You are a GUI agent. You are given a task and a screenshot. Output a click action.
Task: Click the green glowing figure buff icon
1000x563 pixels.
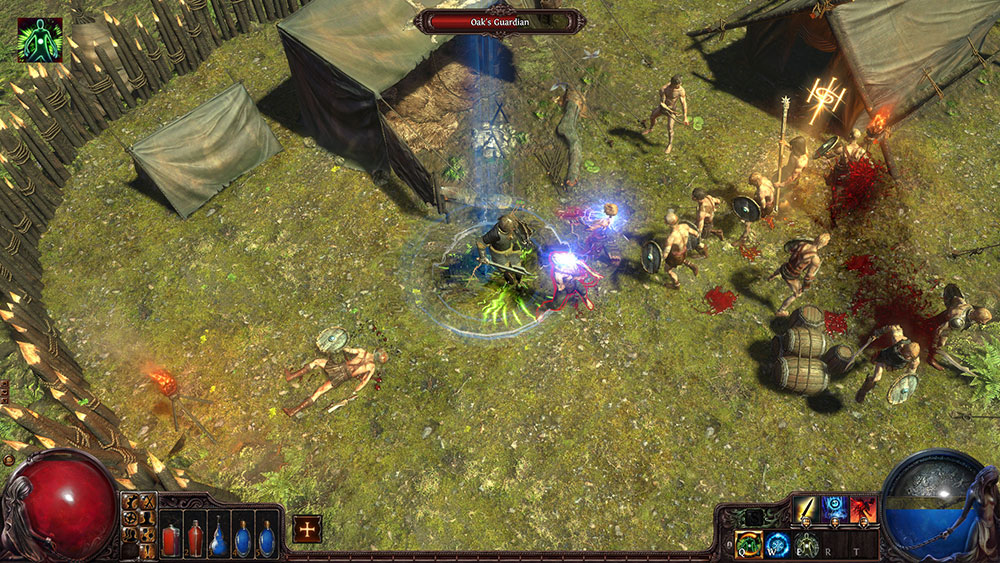tap(40, 39)
